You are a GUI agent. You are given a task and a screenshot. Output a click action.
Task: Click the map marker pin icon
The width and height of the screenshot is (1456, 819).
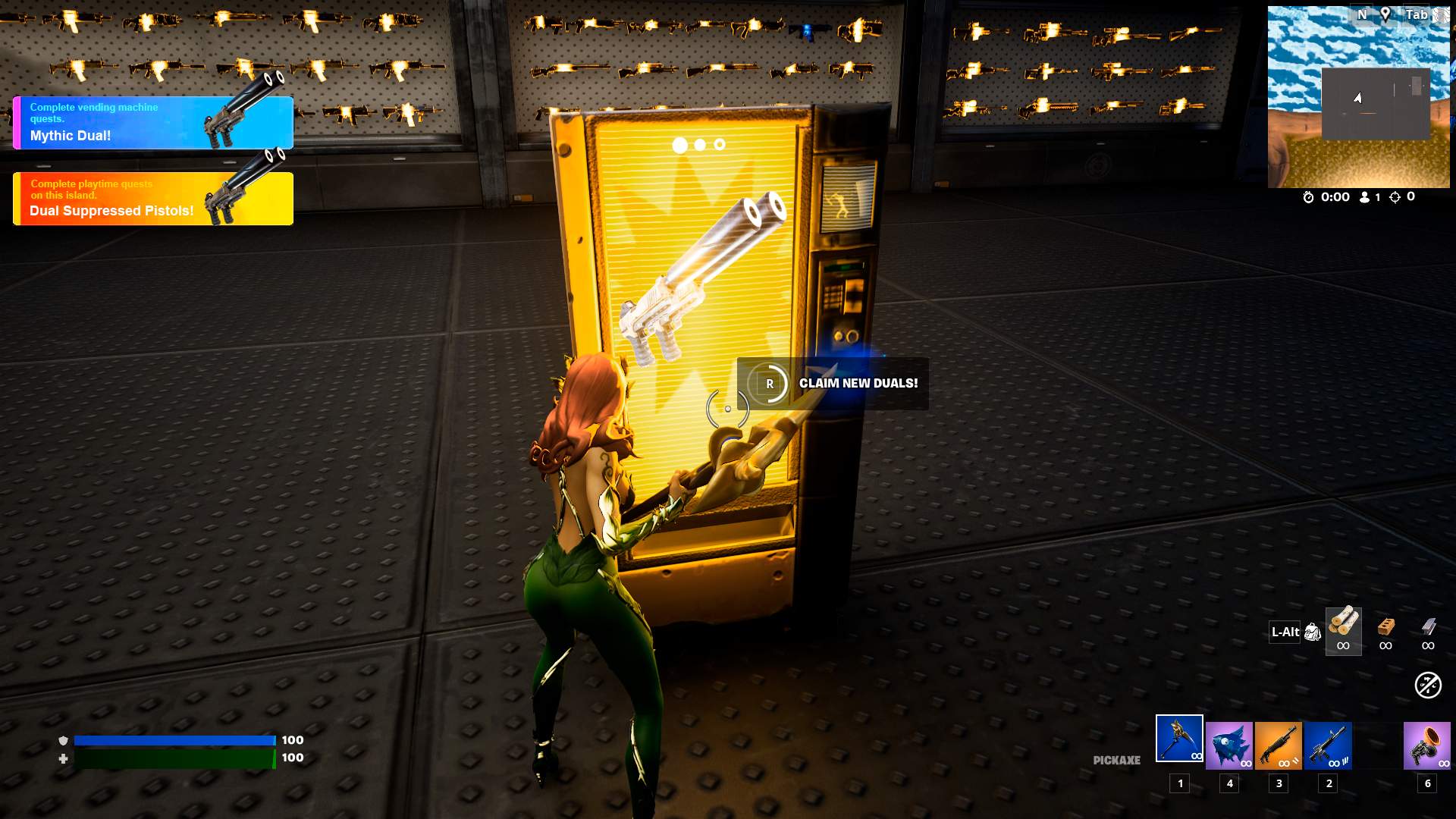pyautogui.click(x=1385, y=14)
